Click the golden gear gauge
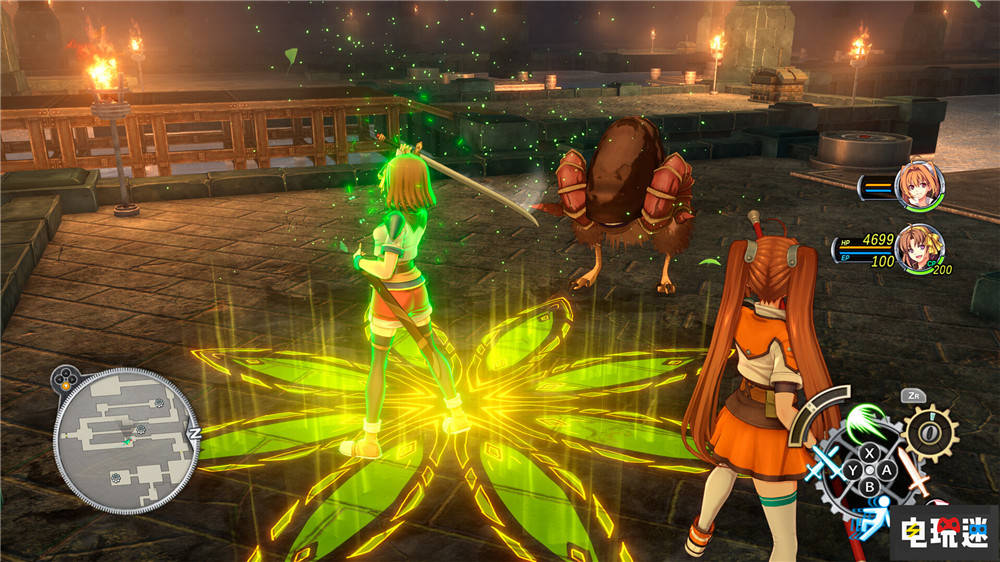 [x=931, y=434]
